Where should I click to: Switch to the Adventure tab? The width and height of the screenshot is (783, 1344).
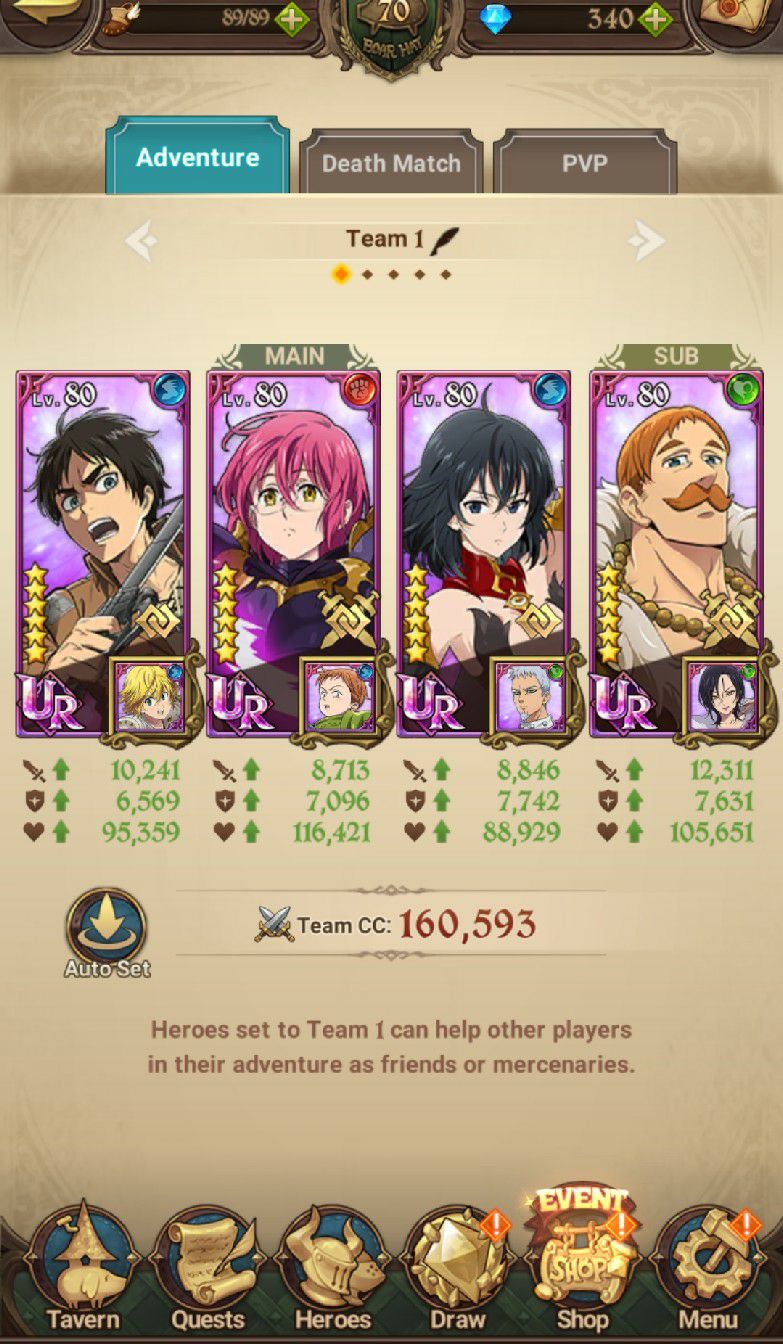click(197, 158)
